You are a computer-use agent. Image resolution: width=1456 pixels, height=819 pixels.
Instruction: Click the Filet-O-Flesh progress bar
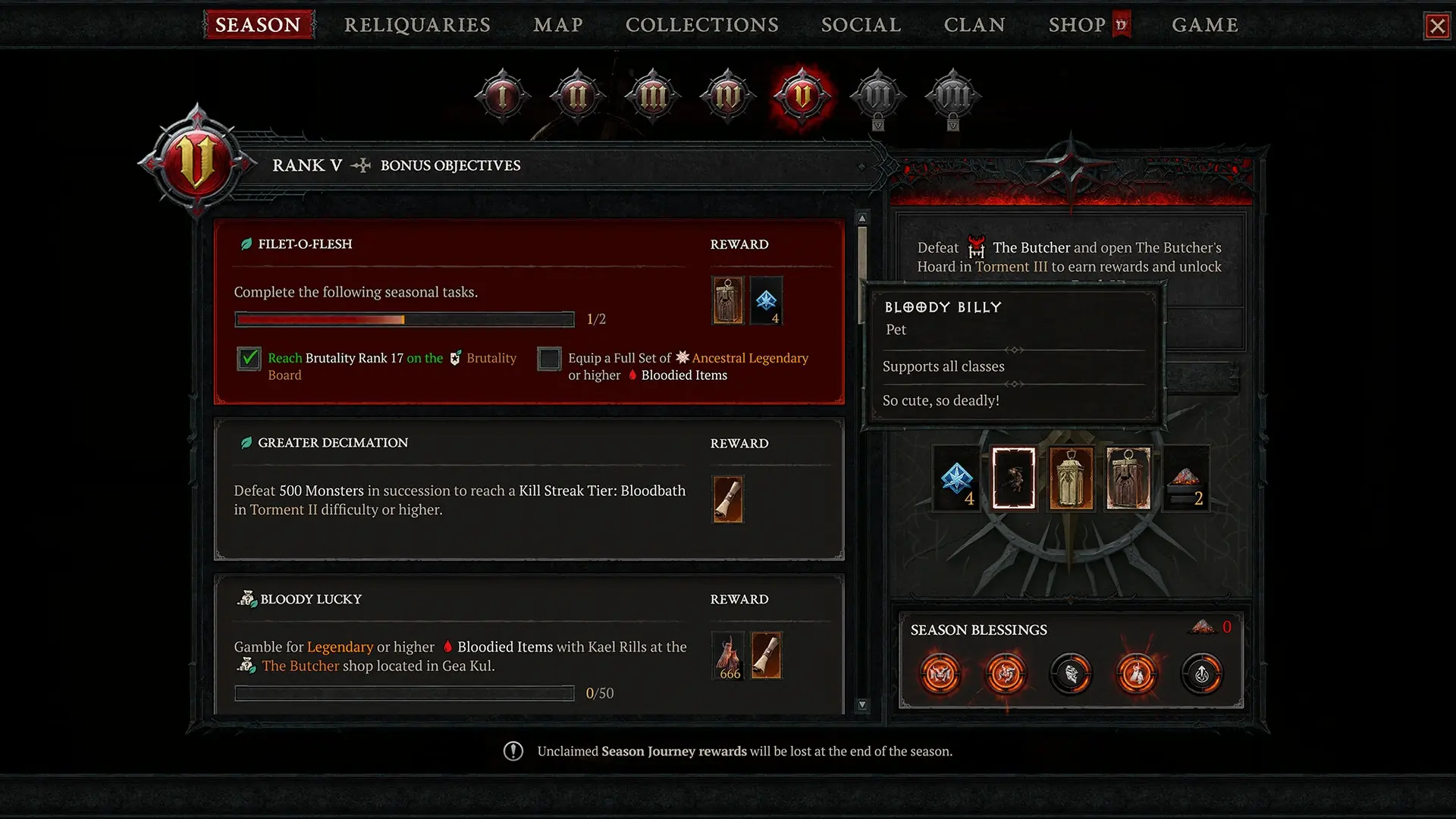[x=404, y=319]
